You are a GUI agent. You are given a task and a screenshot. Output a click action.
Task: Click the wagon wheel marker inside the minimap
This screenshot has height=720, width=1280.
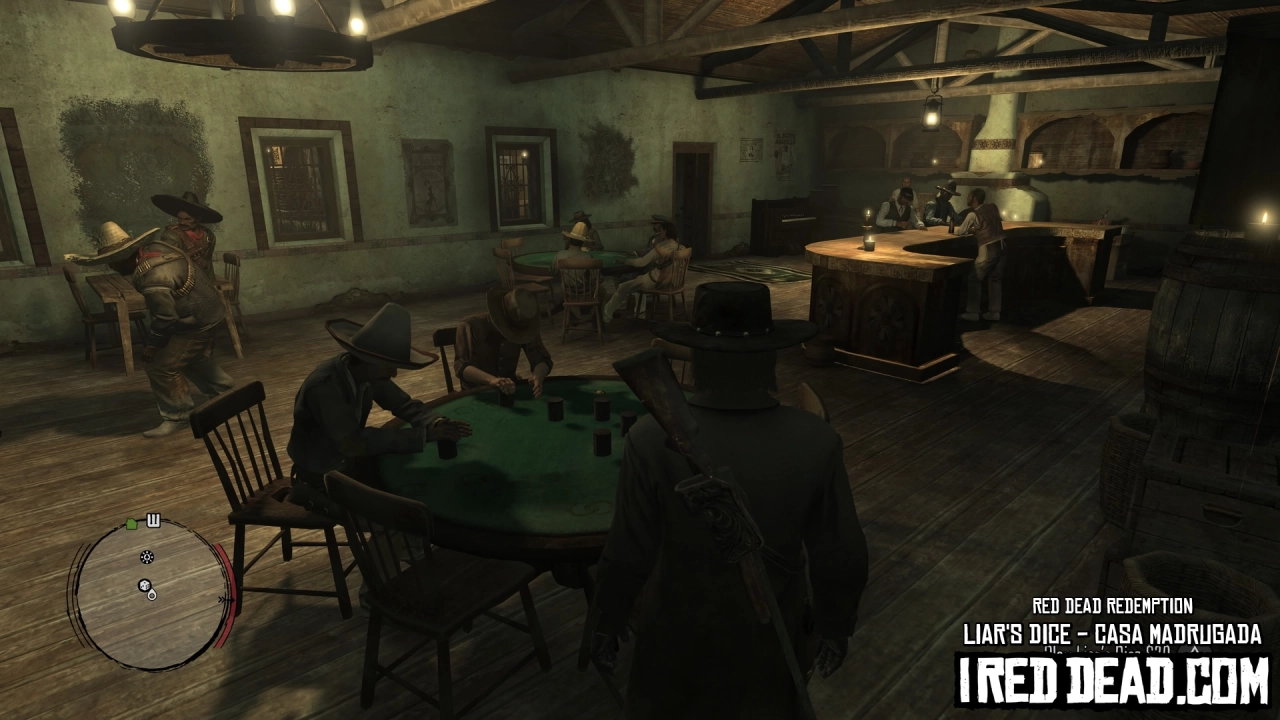[146, 557]
